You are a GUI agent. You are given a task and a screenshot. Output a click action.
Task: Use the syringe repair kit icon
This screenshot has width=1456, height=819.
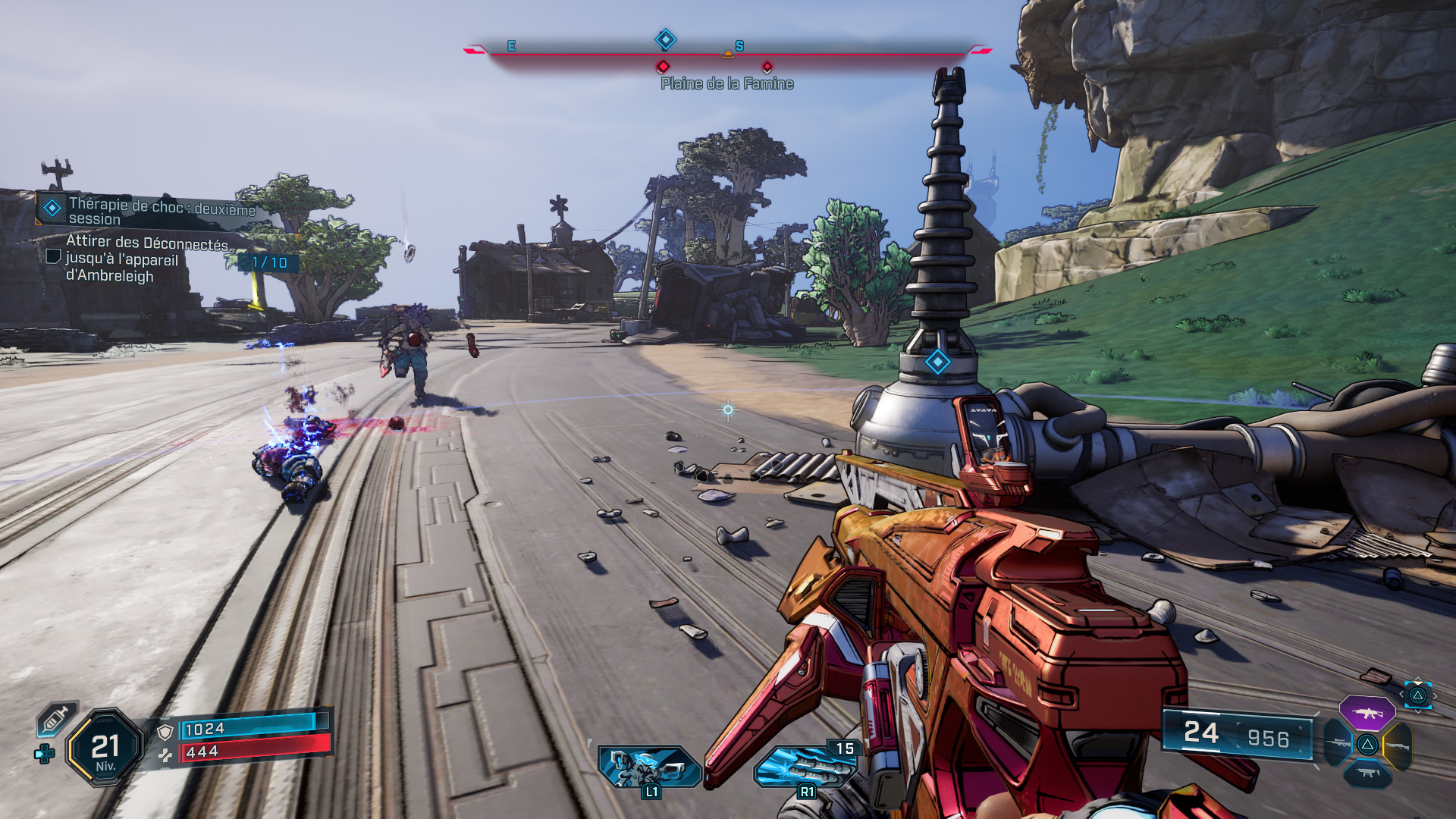[57, 718]
